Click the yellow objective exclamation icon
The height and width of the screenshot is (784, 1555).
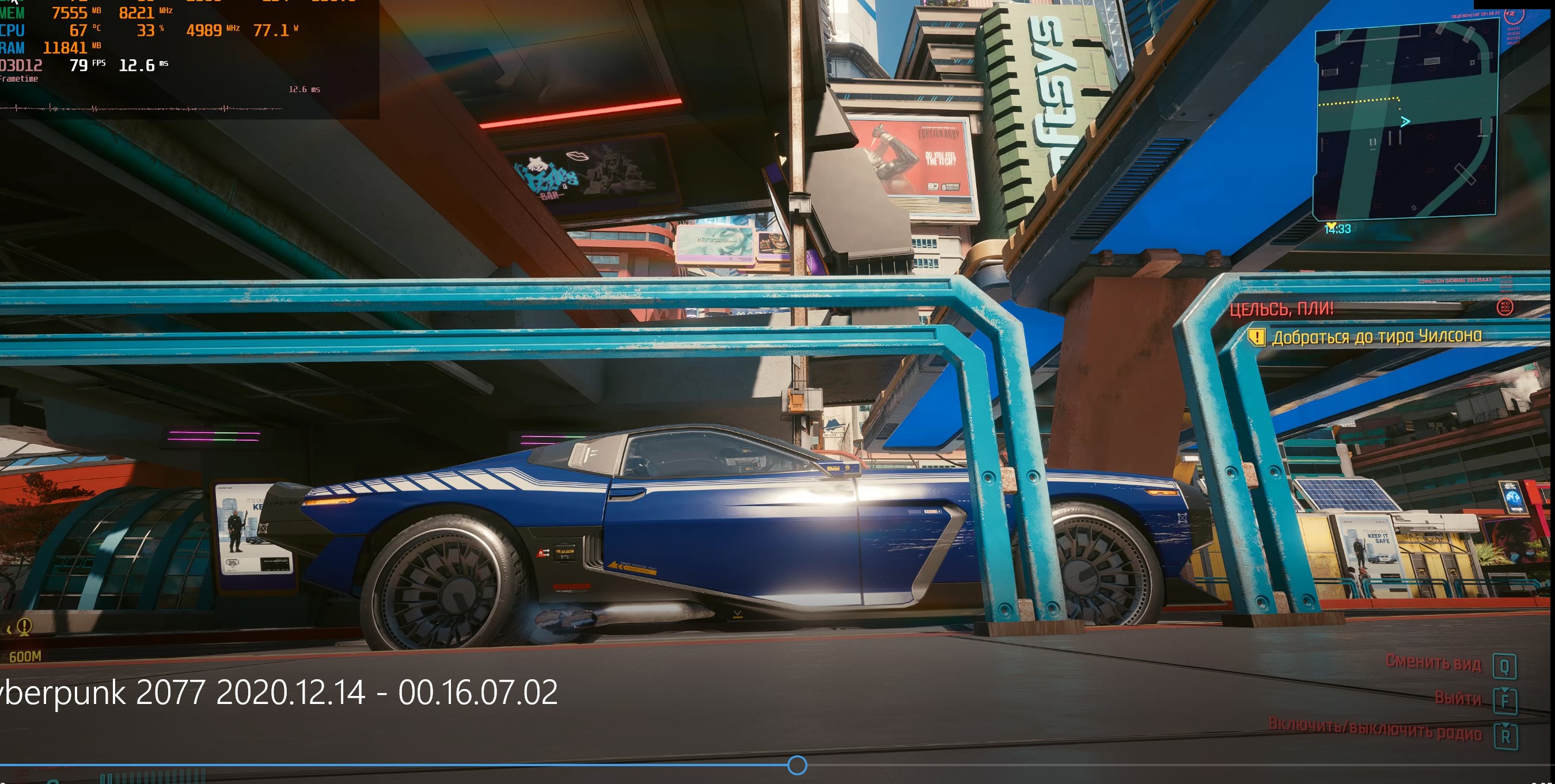click(x=1256, y=337)
